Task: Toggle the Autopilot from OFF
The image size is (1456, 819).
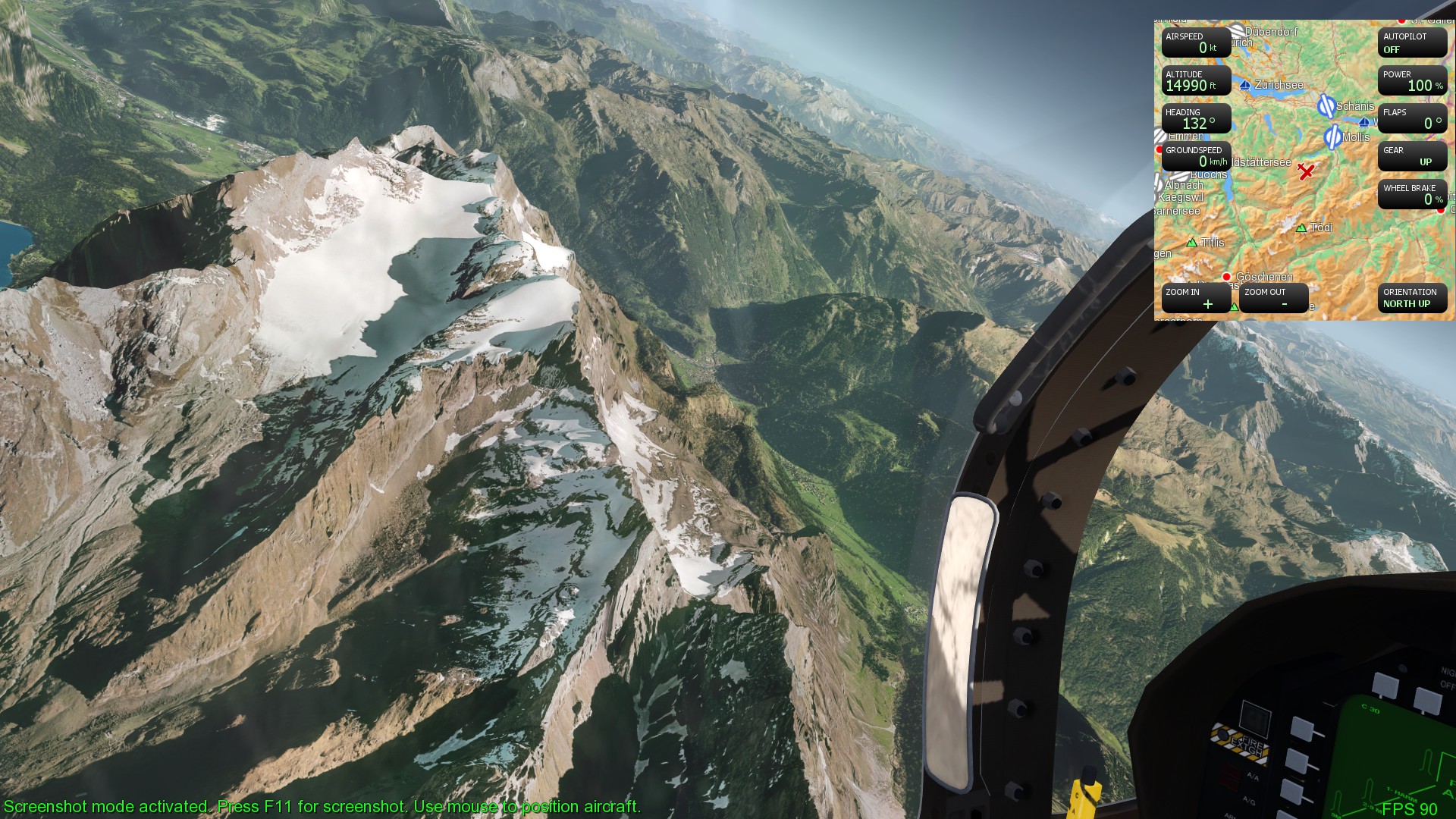Action: click(x=1412, y=43)
